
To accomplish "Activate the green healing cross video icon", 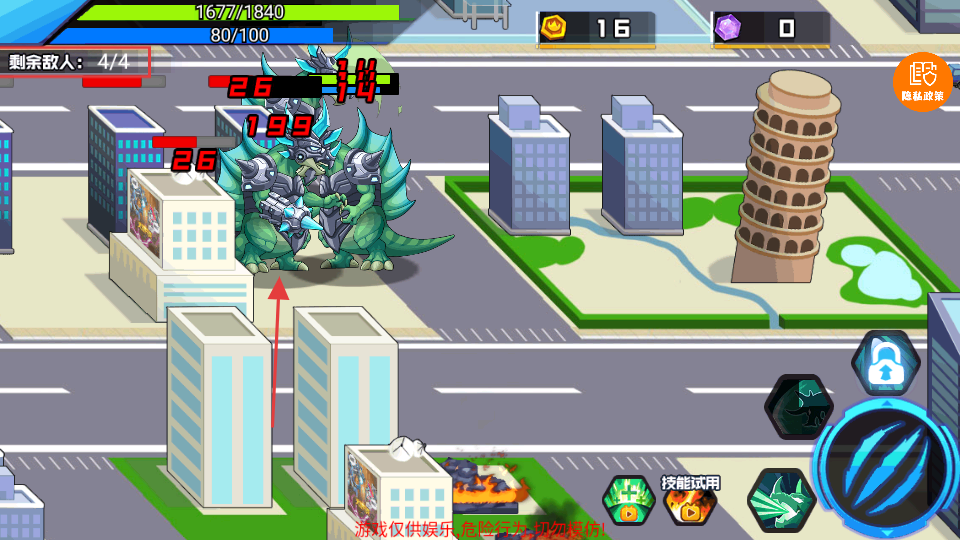I will click(629, 500).
